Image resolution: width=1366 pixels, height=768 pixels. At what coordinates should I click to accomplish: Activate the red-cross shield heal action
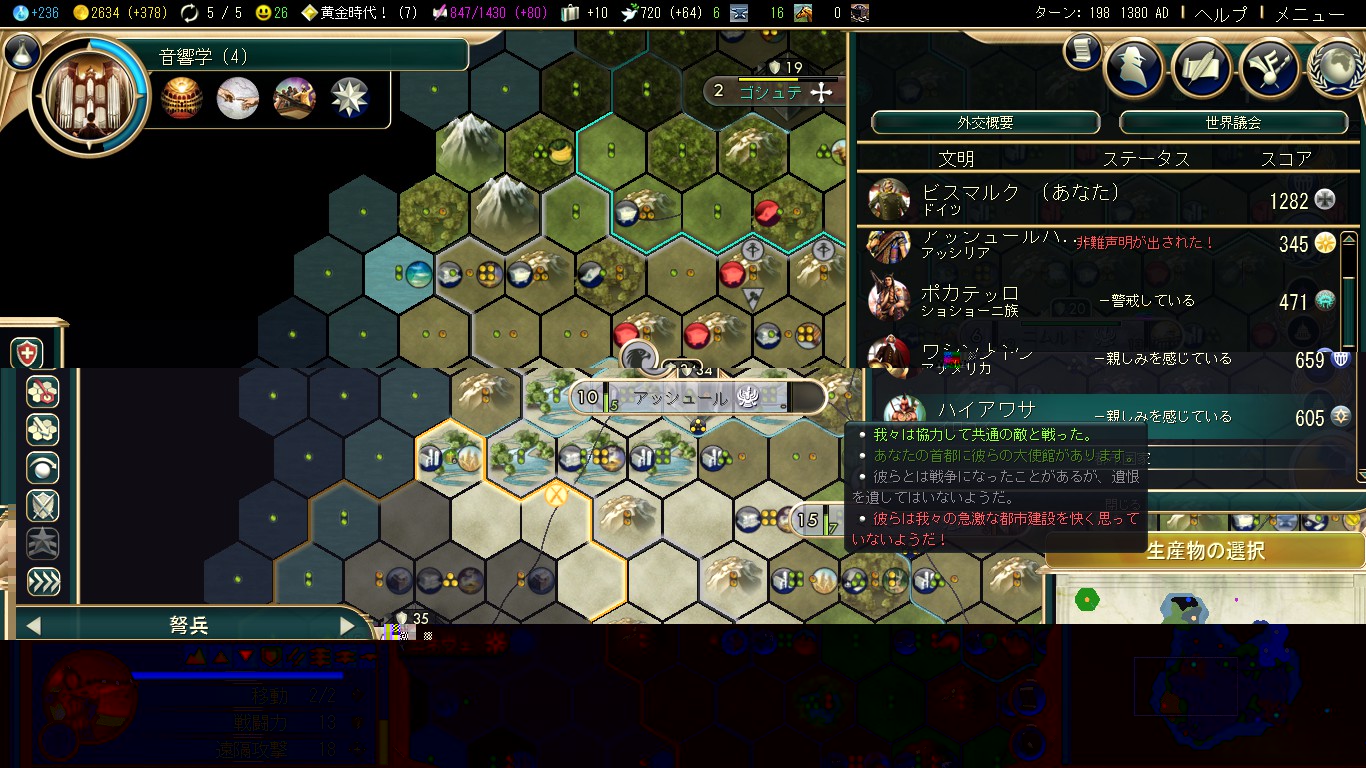(x=26, y=353)
